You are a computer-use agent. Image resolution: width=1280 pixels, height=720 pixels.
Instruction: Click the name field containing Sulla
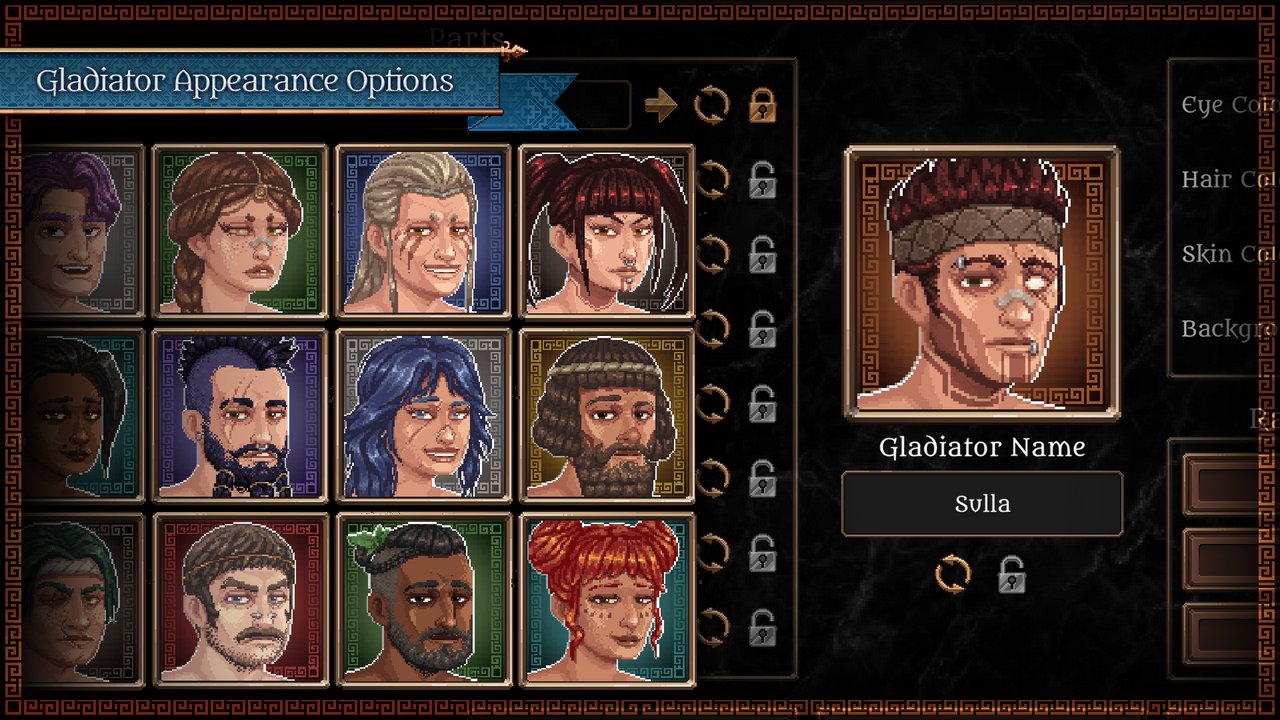[x=982, y=504]
